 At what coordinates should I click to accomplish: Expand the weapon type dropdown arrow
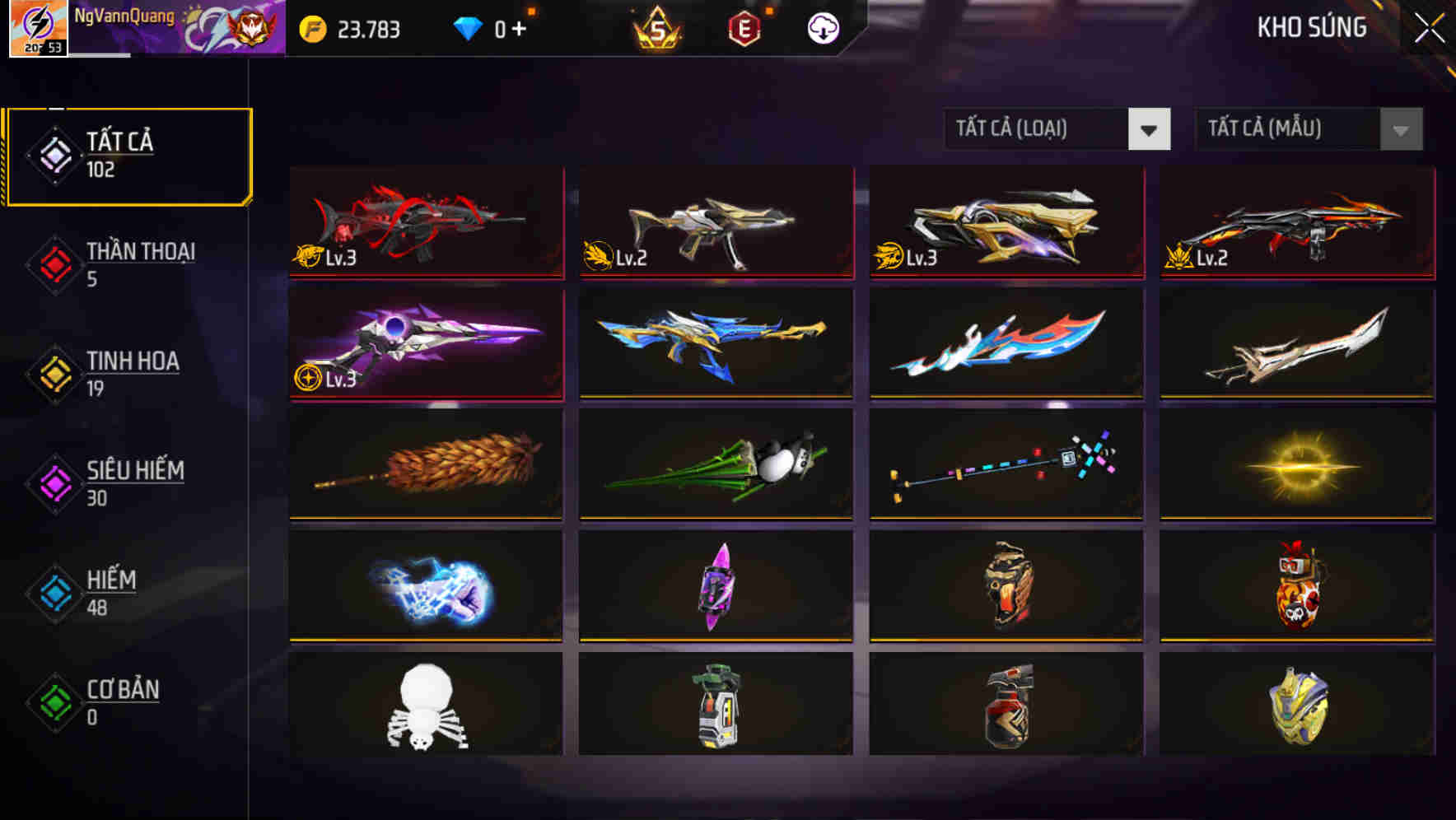[x=1150, y=129]
